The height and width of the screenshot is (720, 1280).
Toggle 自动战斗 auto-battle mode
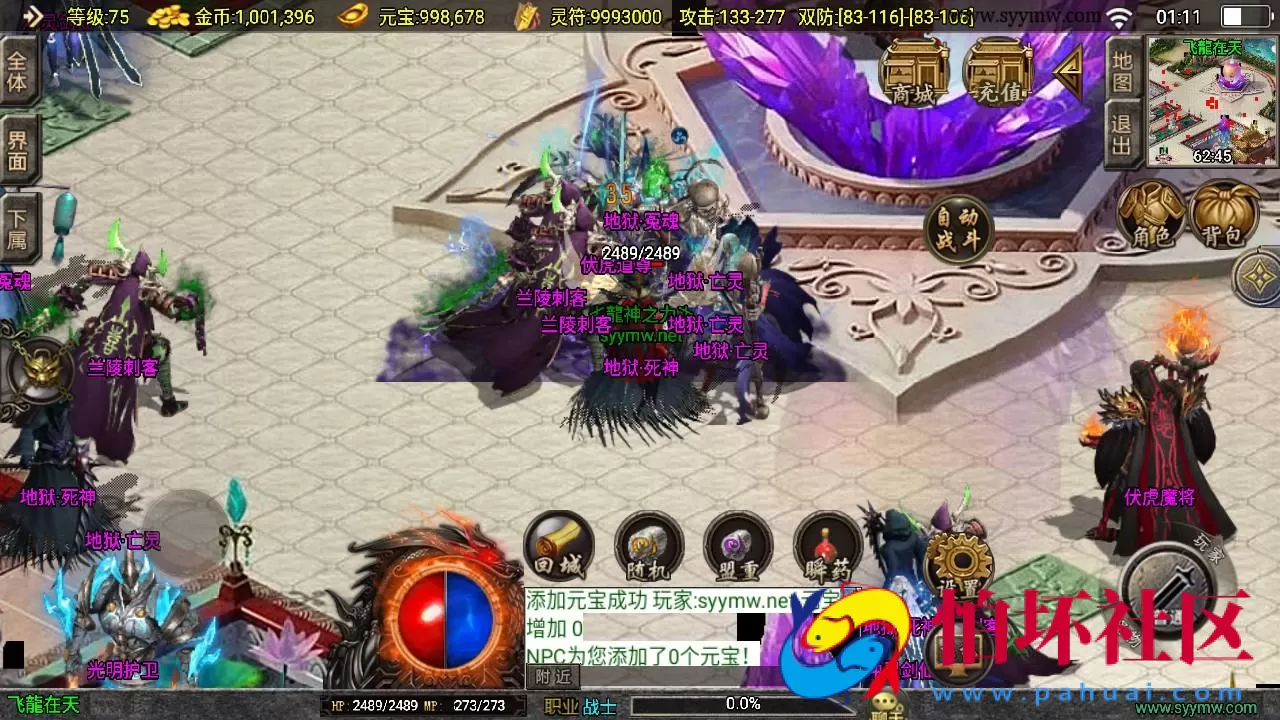(957, 228)
